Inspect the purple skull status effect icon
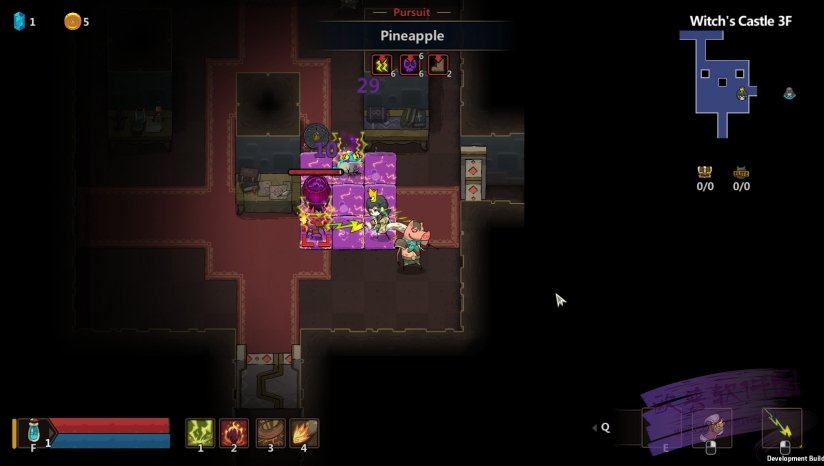 (409, 65)
